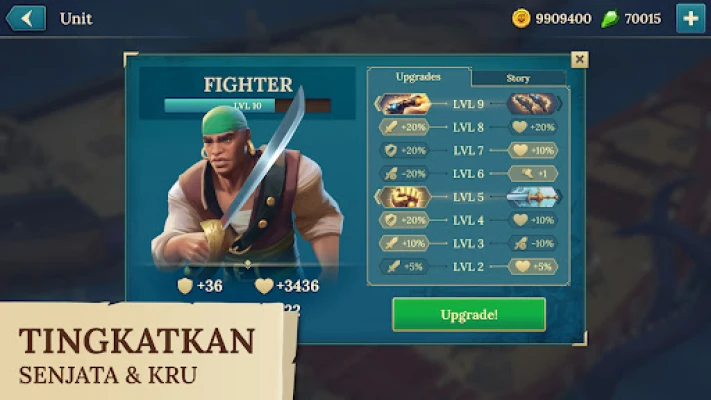Select the Upgrades tab
711x400 pixels.
click(x=420, y=77)
